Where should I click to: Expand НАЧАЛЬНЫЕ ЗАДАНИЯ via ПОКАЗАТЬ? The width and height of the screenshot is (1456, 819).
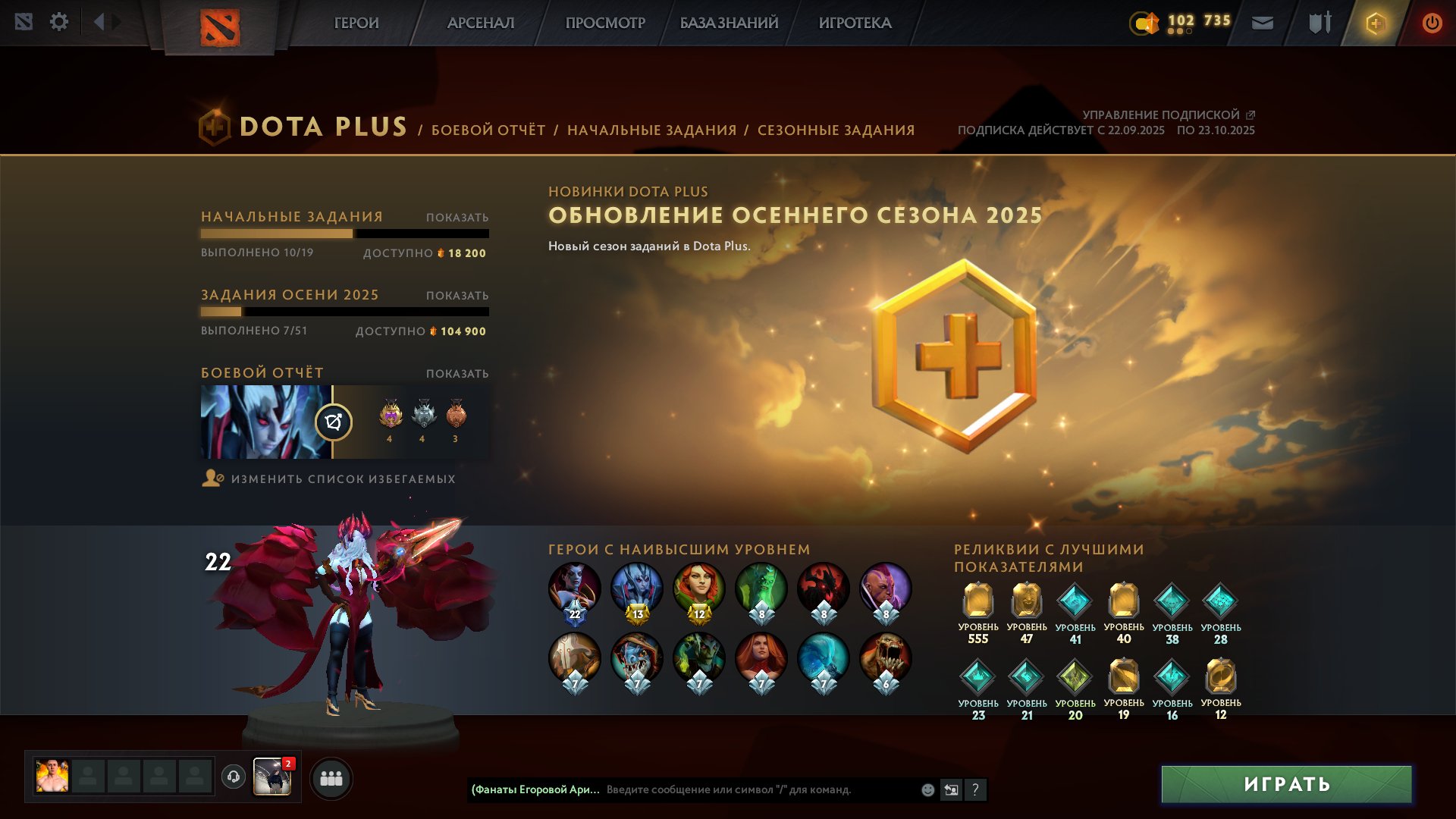[x=457, y=216]
